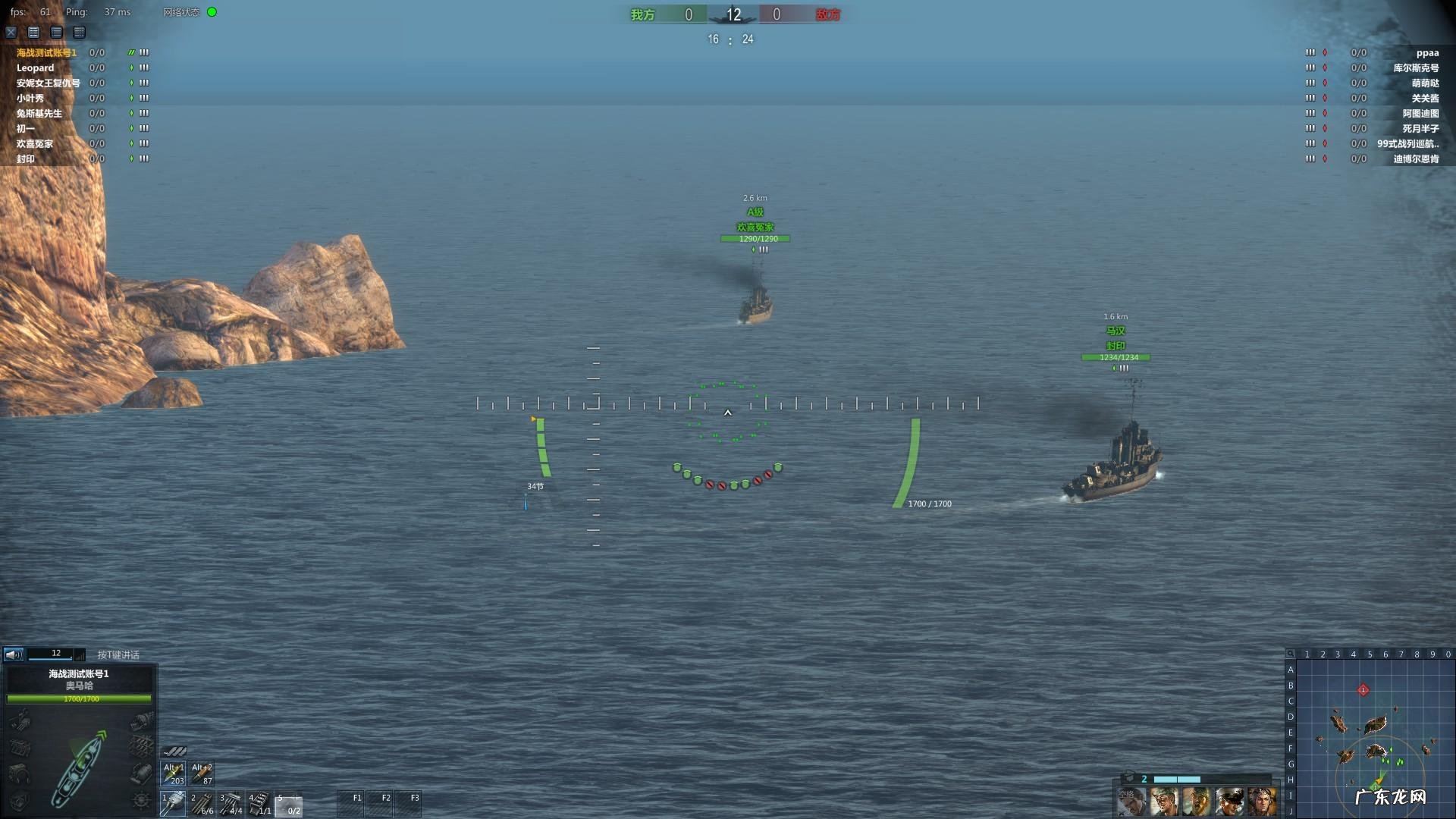1456x819 pixels.
Task: Choose the Alt+1 shell type with 203 rounds
Action: pos(174,773)
